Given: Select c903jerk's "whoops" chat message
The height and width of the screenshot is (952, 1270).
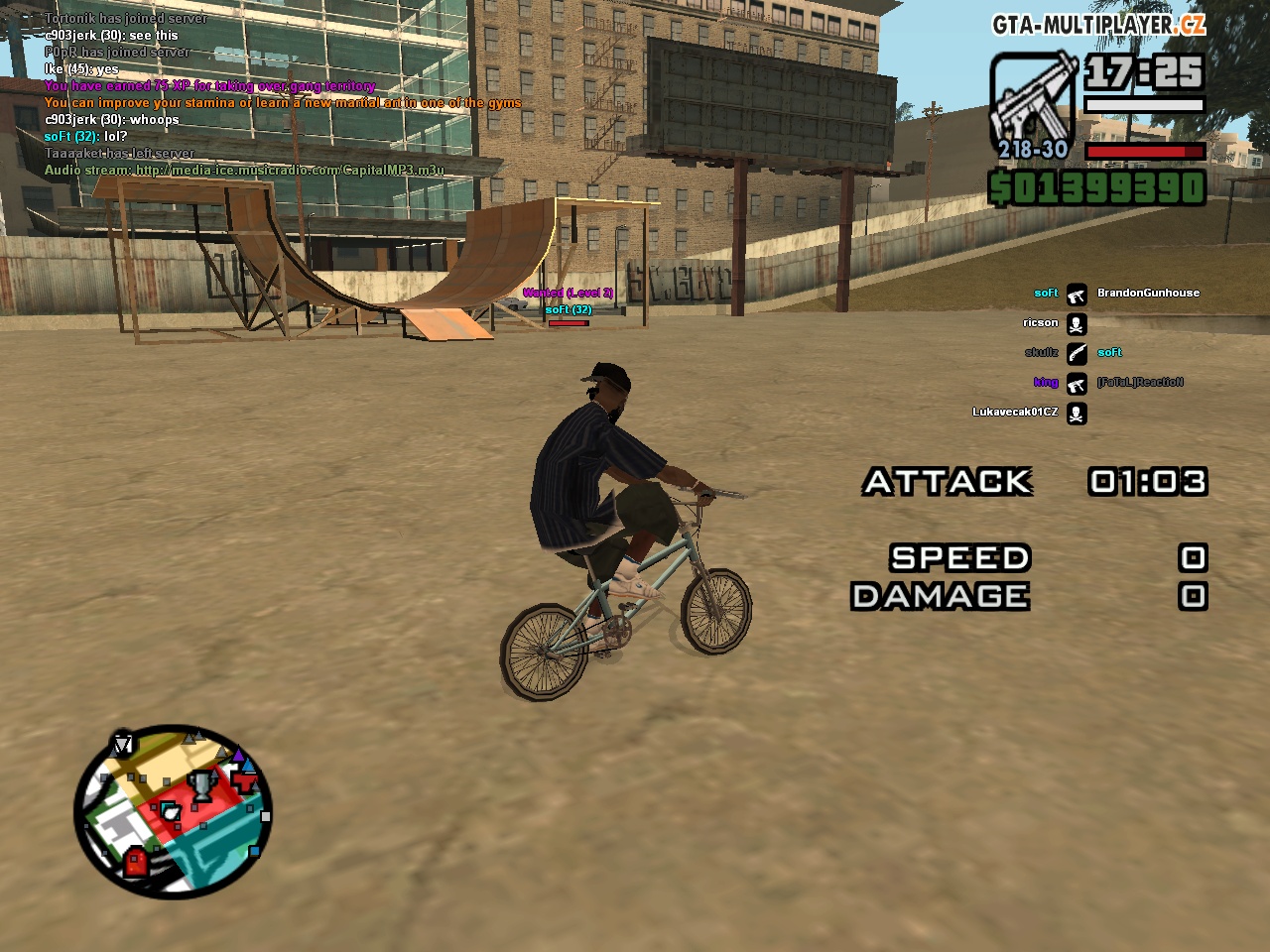Looking at the screenshot, I should [112, 120].
